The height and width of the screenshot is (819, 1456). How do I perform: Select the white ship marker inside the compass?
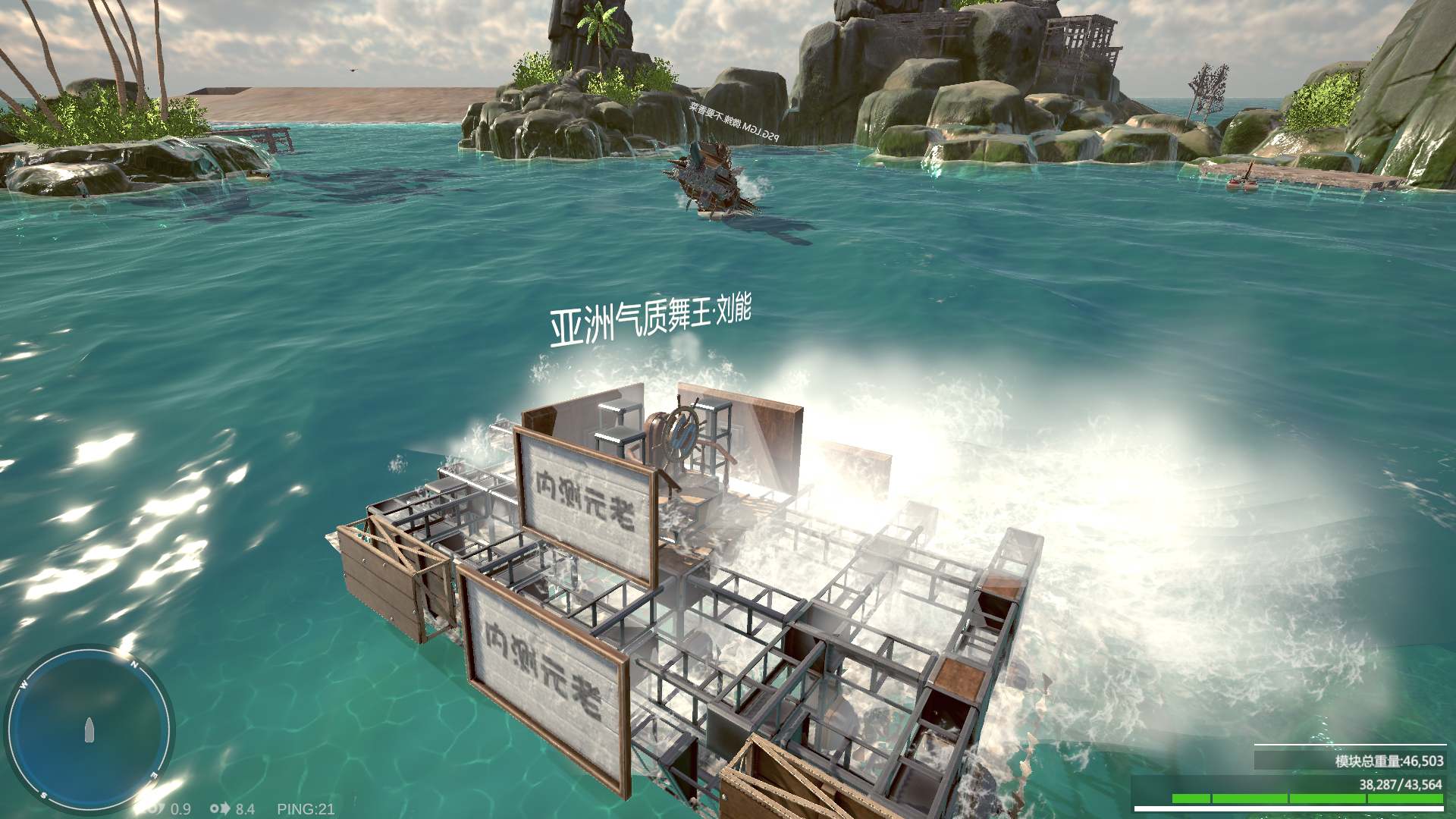[x=89, y=730]
